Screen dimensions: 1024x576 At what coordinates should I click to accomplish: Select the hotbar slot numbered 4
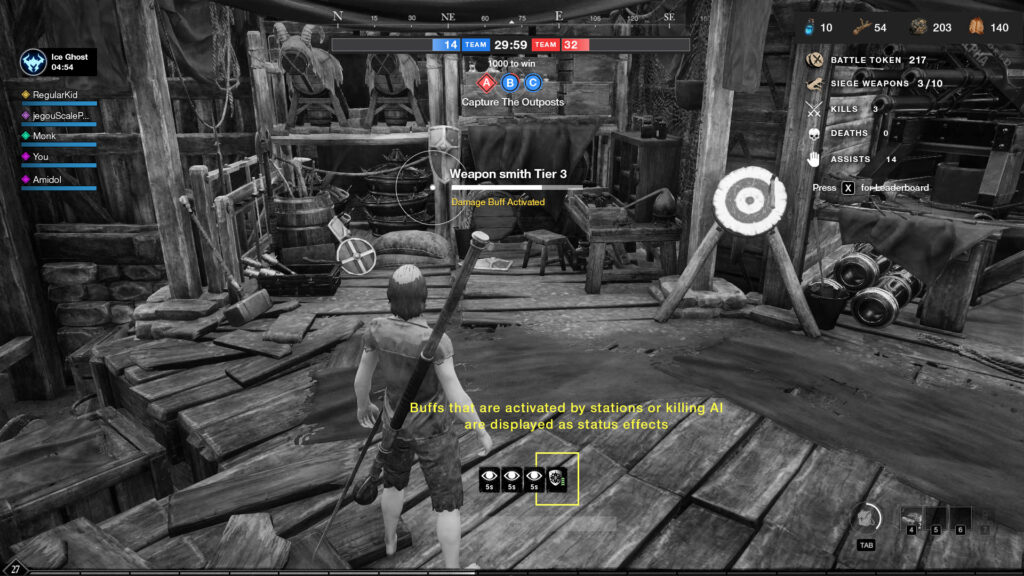click(912, 517)
